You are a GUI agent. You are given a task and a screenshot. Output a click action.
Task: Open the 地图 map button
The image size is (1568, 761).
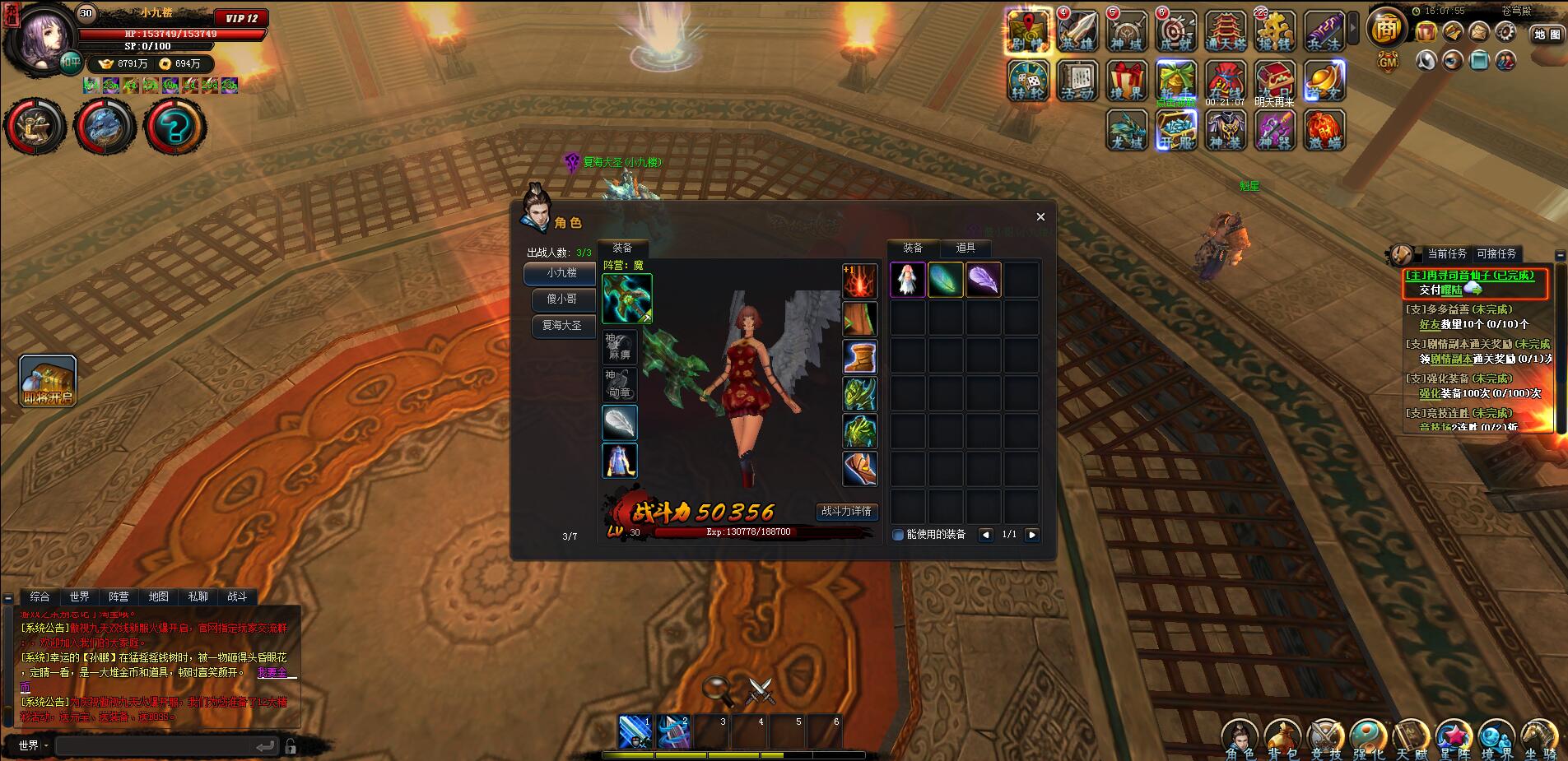(1547, 35)
